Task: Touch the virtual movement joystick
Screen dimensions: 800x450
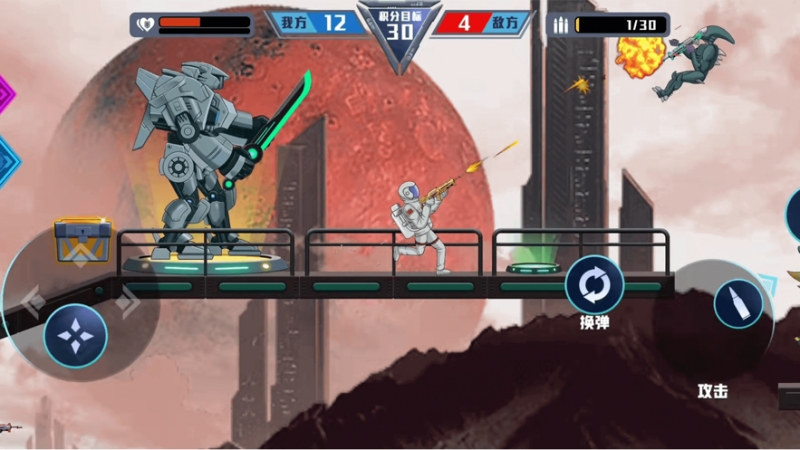Action: pyautogui.click(x=75, y=334)
